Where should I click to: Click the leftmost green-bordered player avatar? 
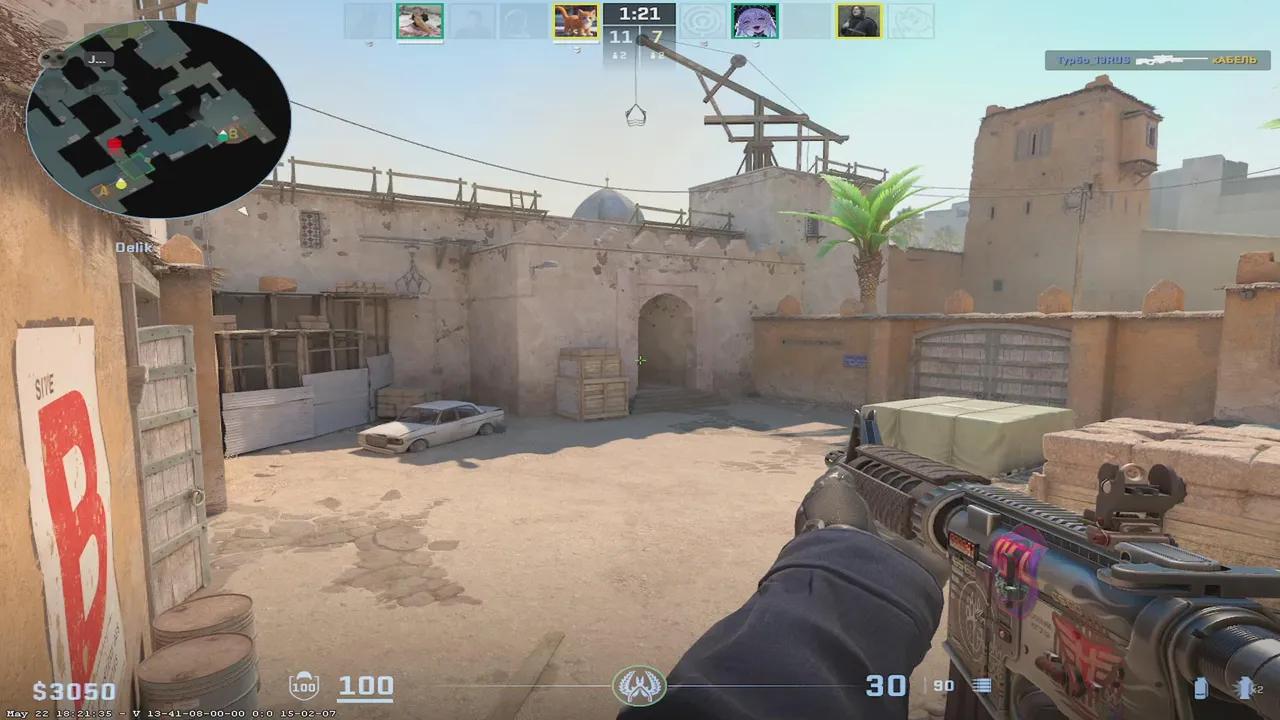point(419,20)
